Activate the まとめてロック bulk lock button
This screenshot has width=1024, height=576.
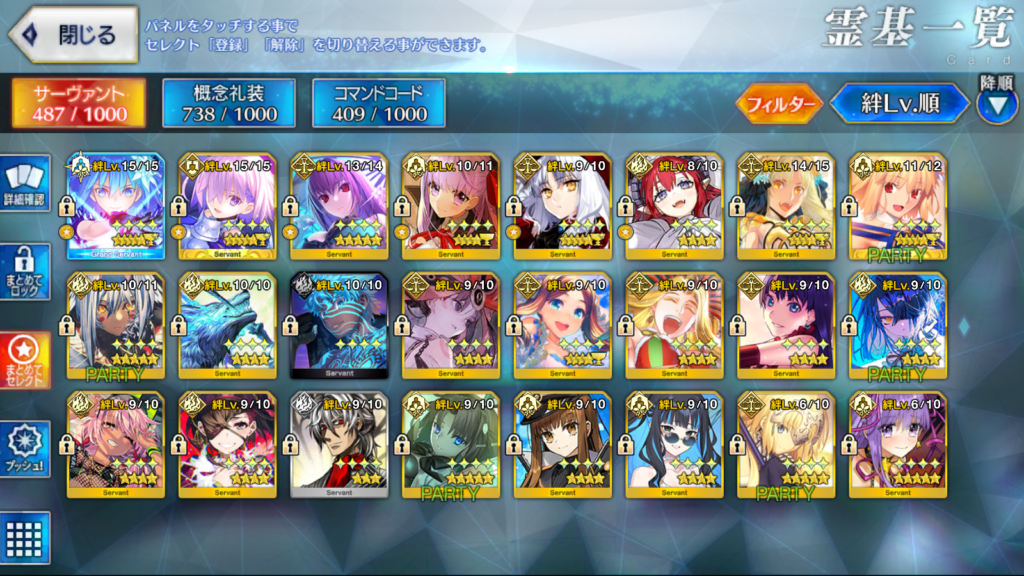tap(25, 271)
